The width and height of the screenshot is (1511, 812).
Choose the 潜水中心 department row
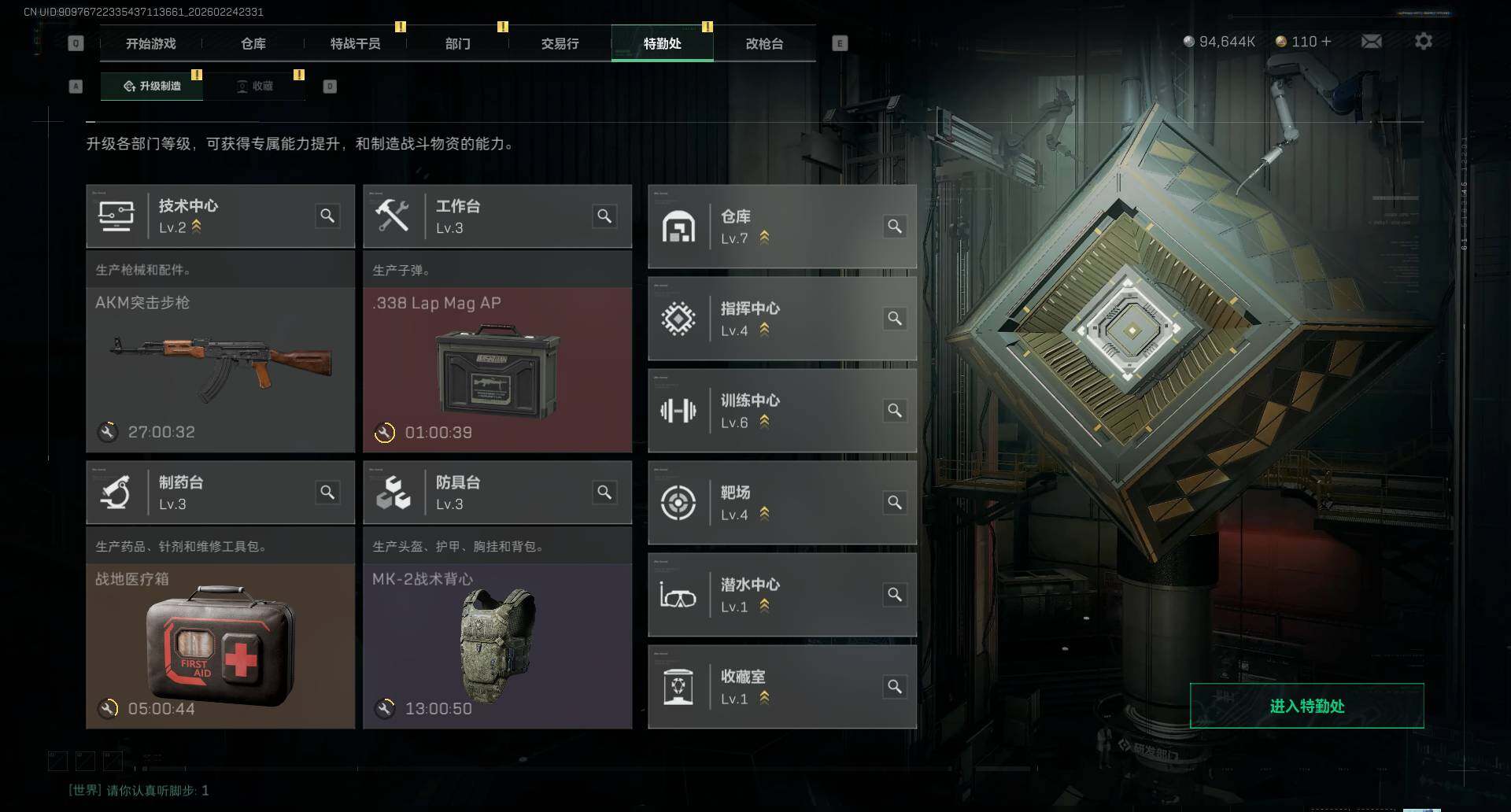pyautogui.click(x=781, y=595)
